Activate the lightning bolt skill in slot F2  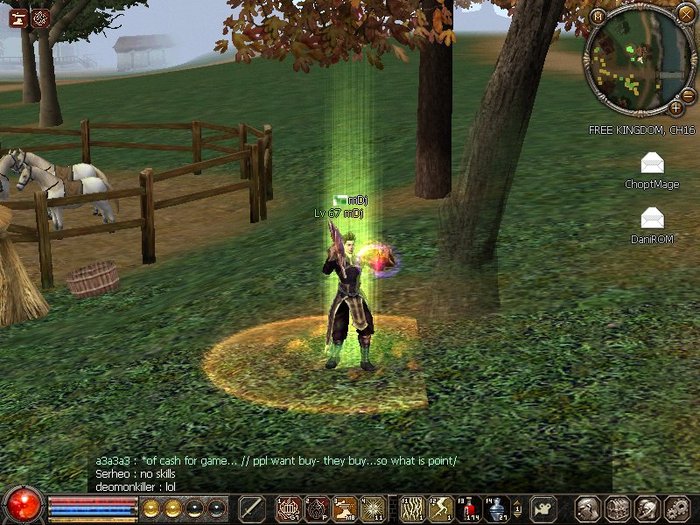pyautogui.click(x=440, y=508)
